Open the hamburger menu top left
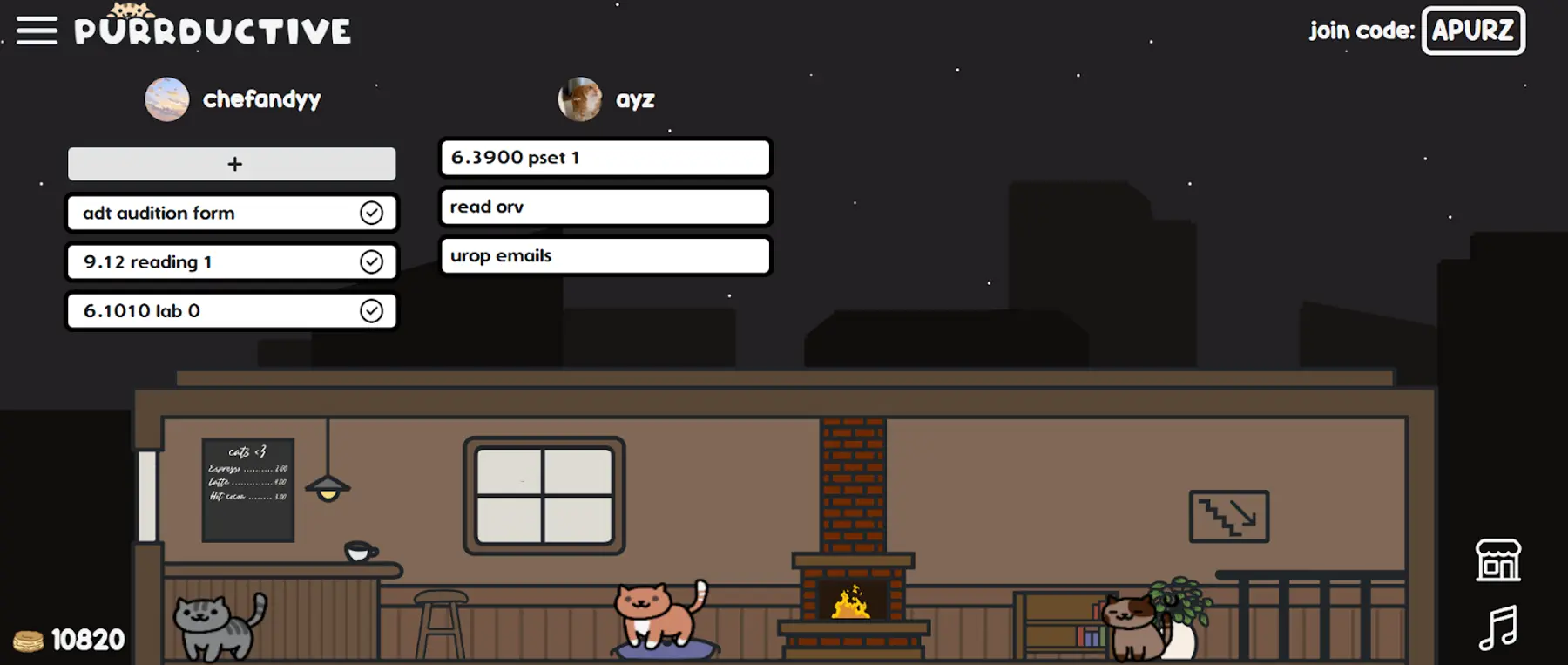Viewport: 1568px width, 665px height. click(x=36, y=30)
